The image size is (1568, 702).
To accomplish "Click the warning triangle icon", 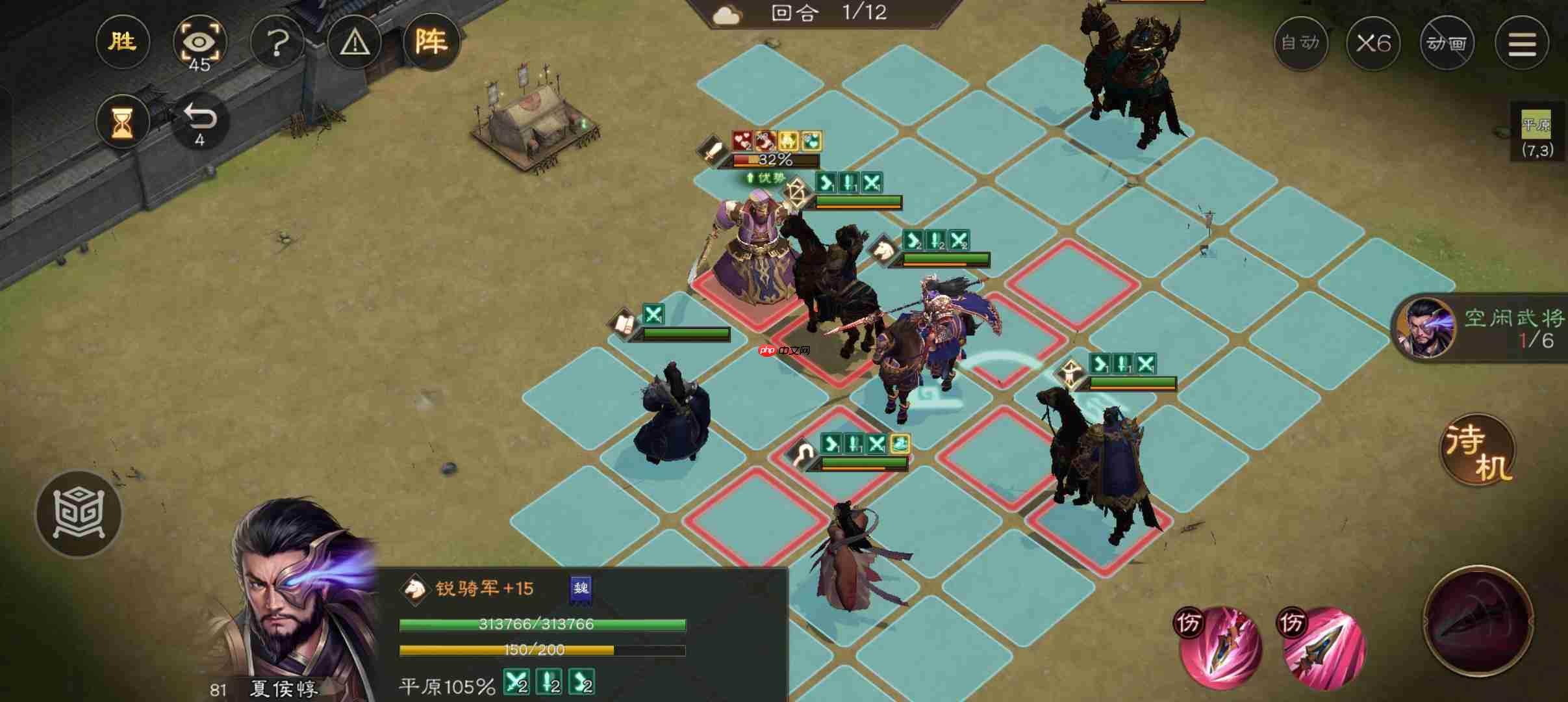I will coord(355,42).
